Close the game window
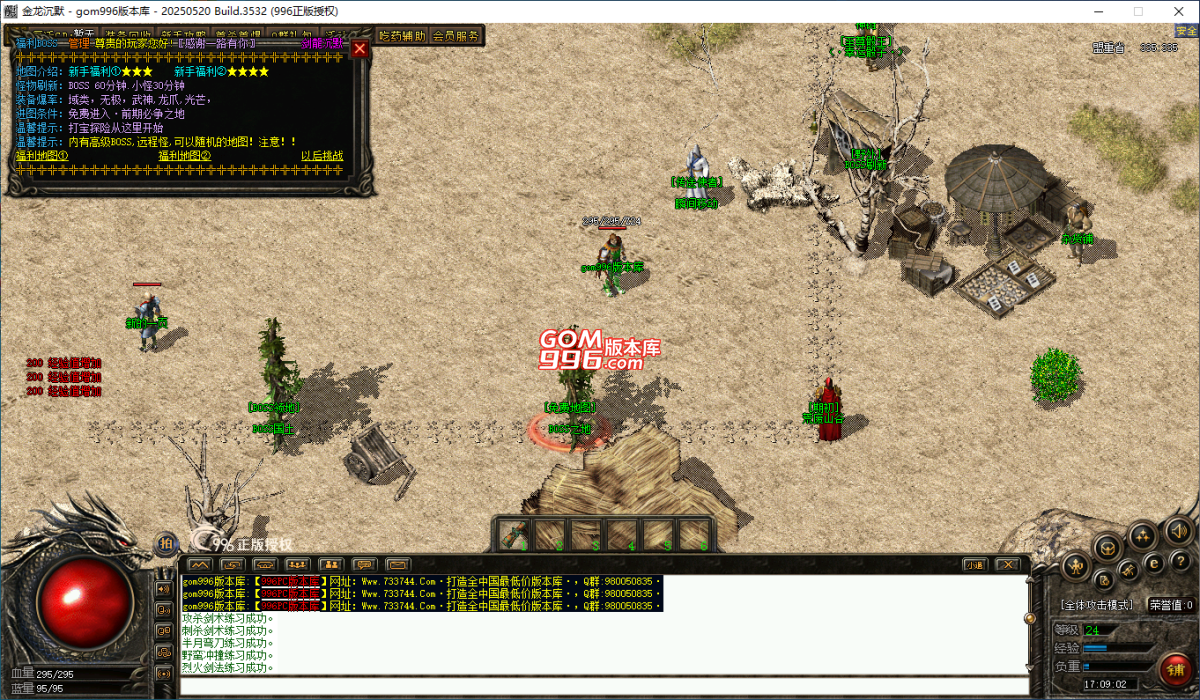 pyautogui.click(x=1180, y=11)
